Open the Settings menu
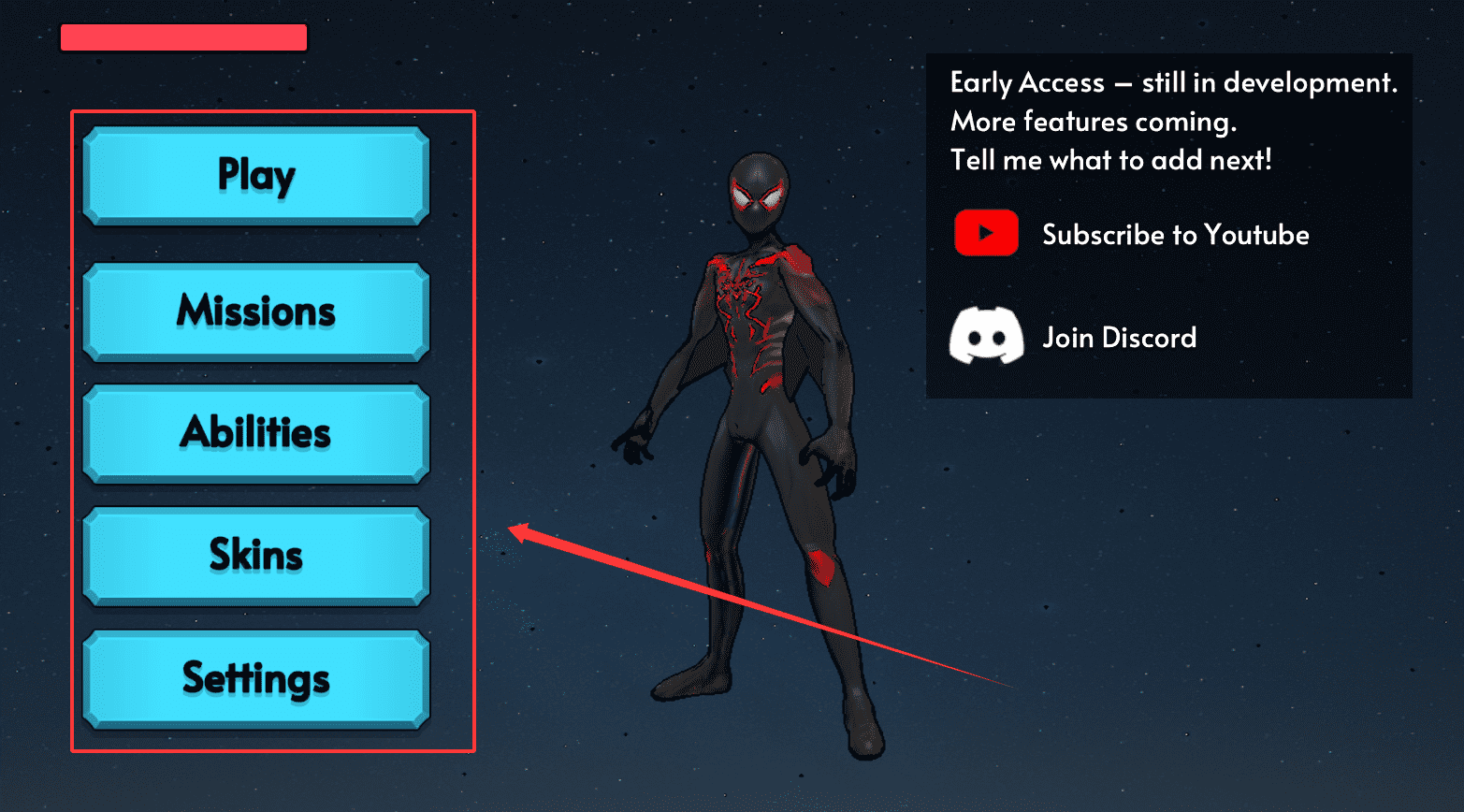The image size is (1464, 812). point(255,679)
